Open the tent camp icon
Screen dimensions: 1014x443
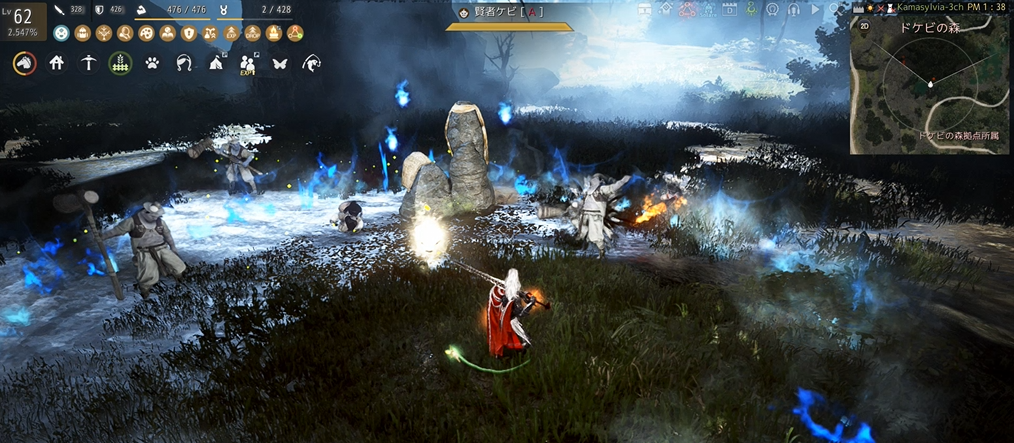[x=215, y=63]
